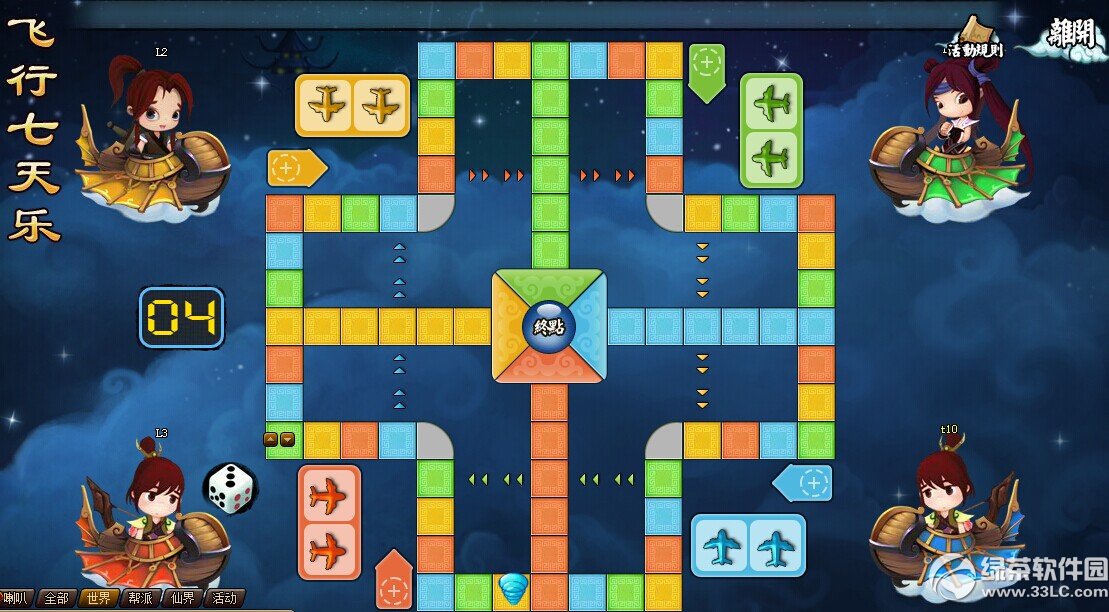
Task: Show the 仙界 chat channel
Action: click(x=182, y=598)
